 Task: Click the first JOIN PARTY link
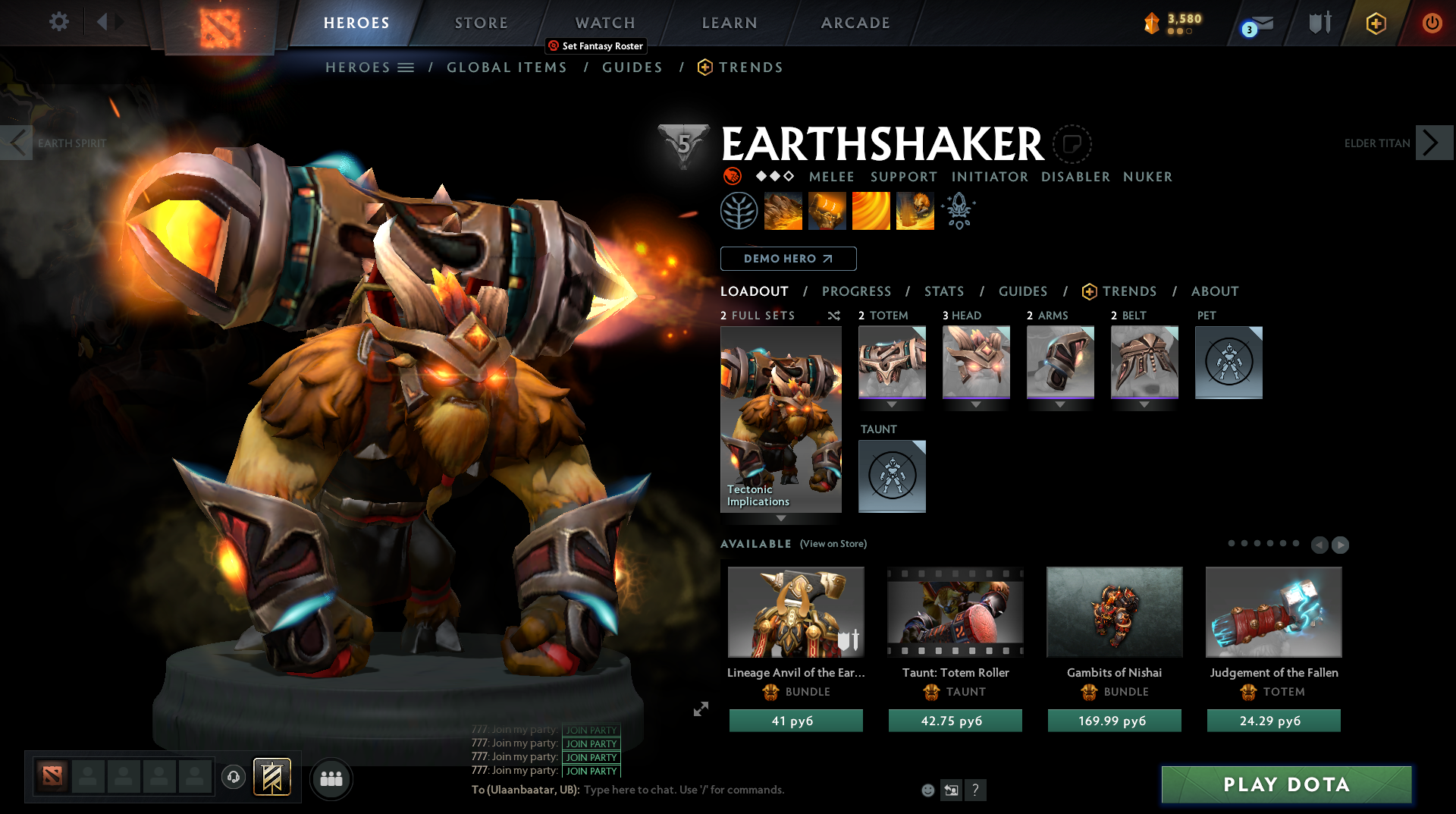[591, 731]
